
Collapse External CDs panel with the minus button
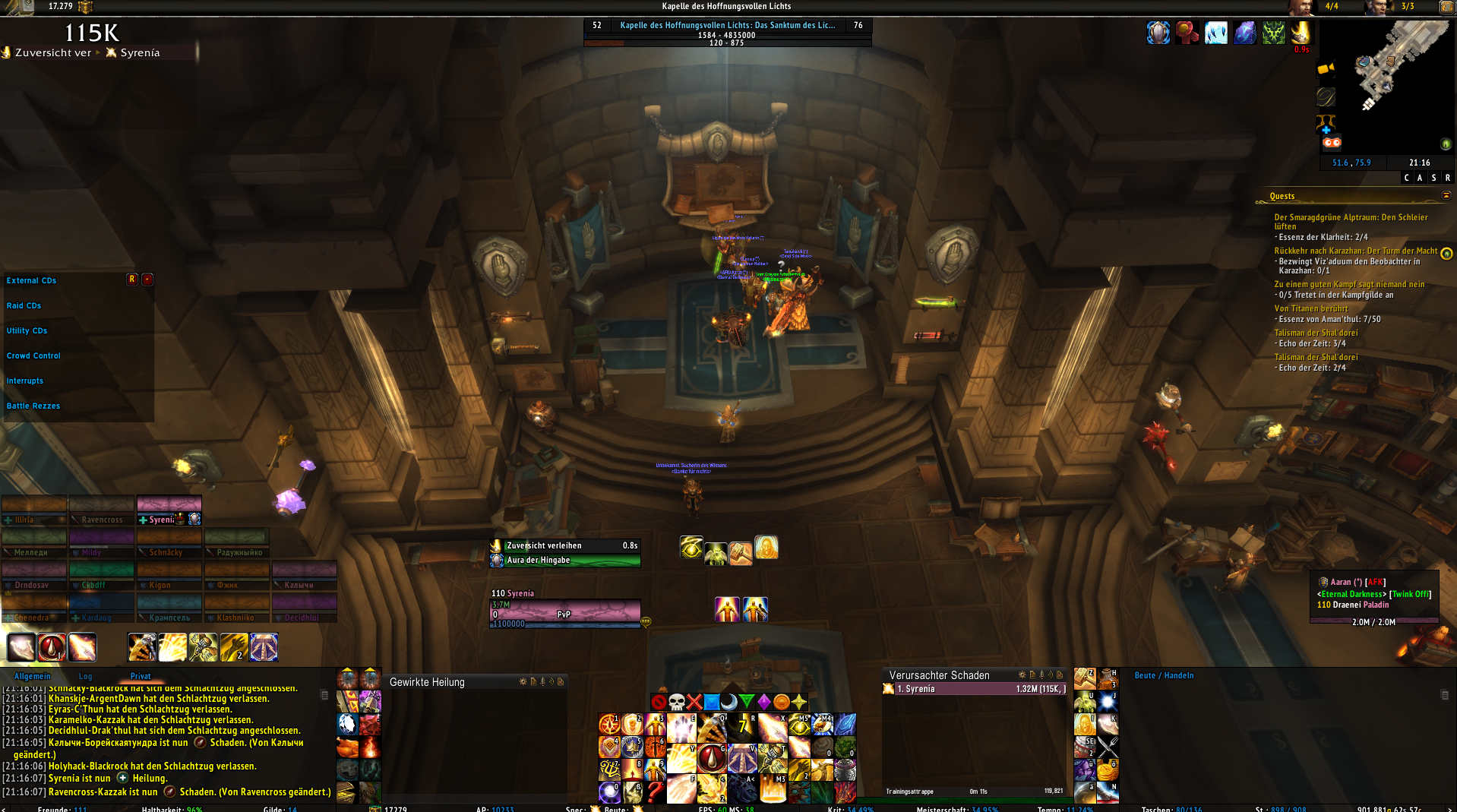click(x=147, y=280)
